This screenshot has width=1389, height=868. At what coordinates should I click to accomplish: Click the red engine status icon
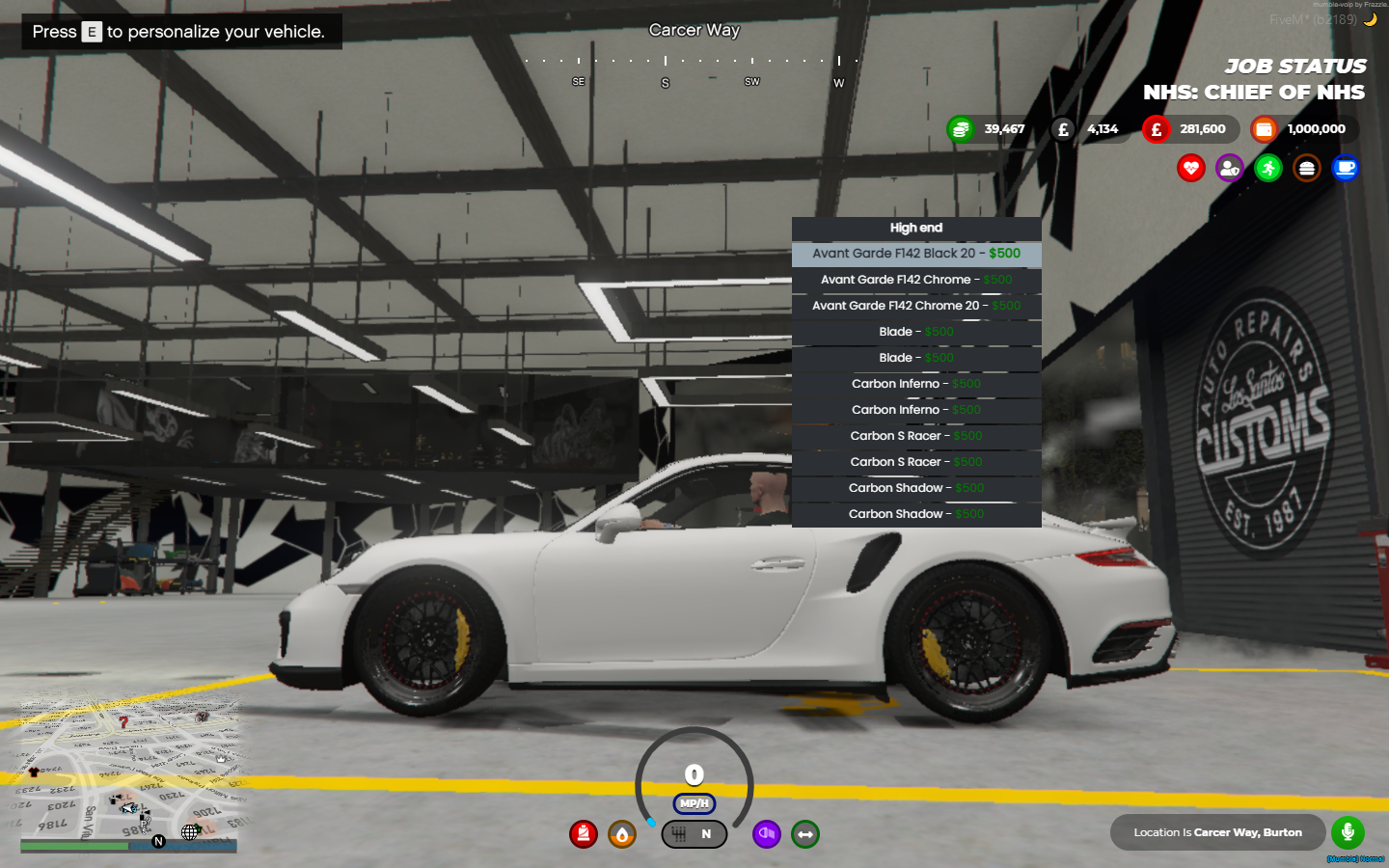(x=584, y=834)
